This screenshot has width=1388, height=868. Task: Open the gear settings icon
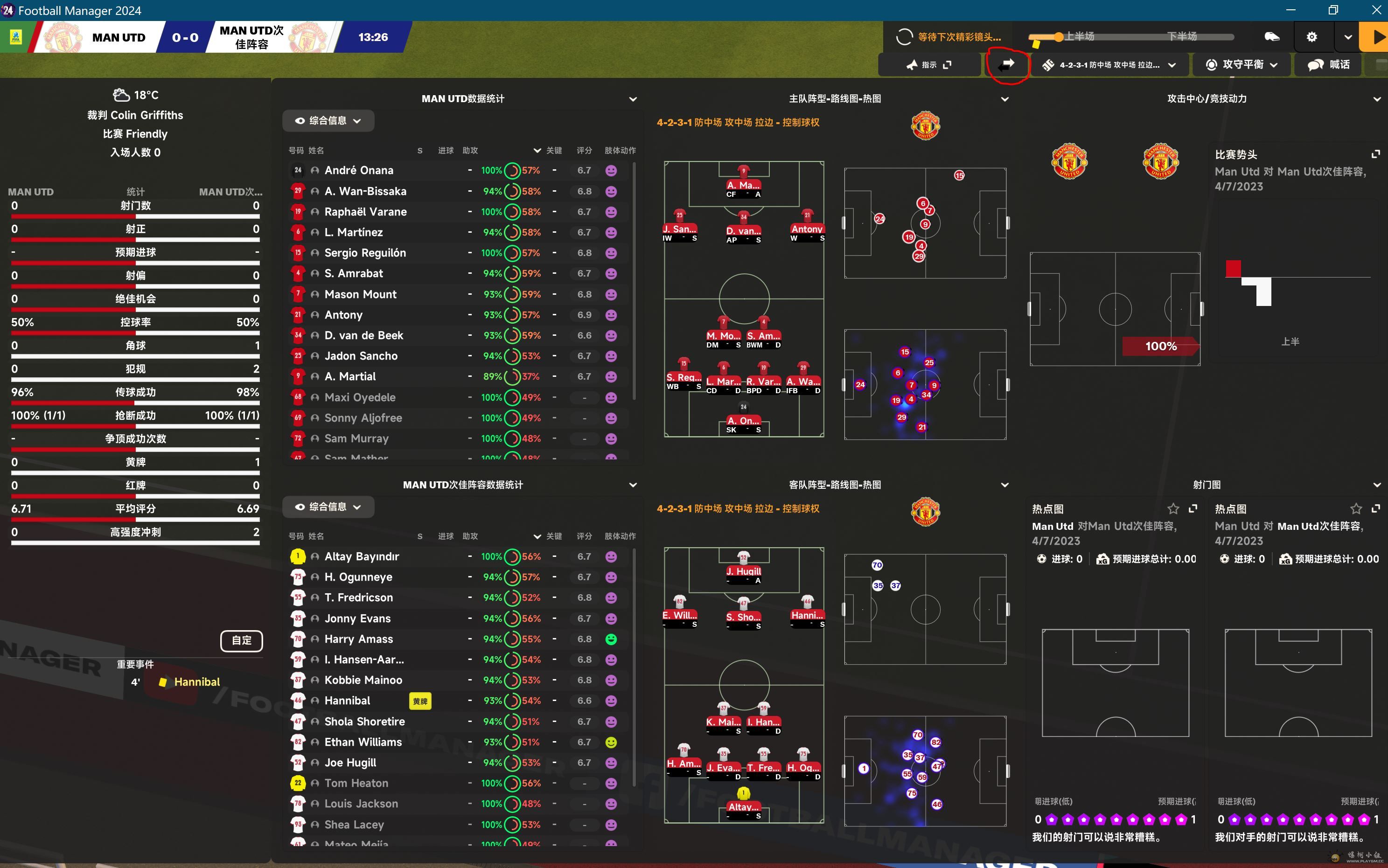point(1311,37)
